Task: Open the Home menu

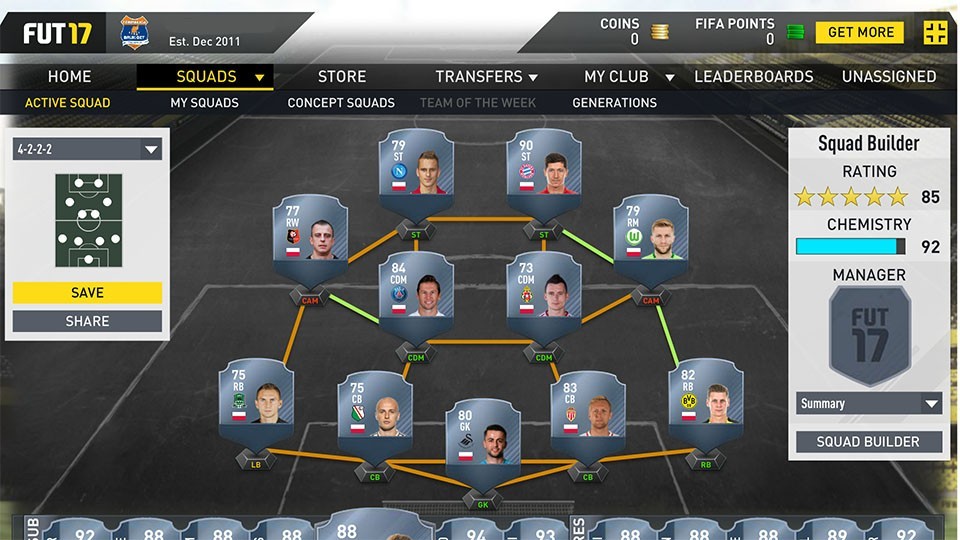Action: click(x=69, y=77)
